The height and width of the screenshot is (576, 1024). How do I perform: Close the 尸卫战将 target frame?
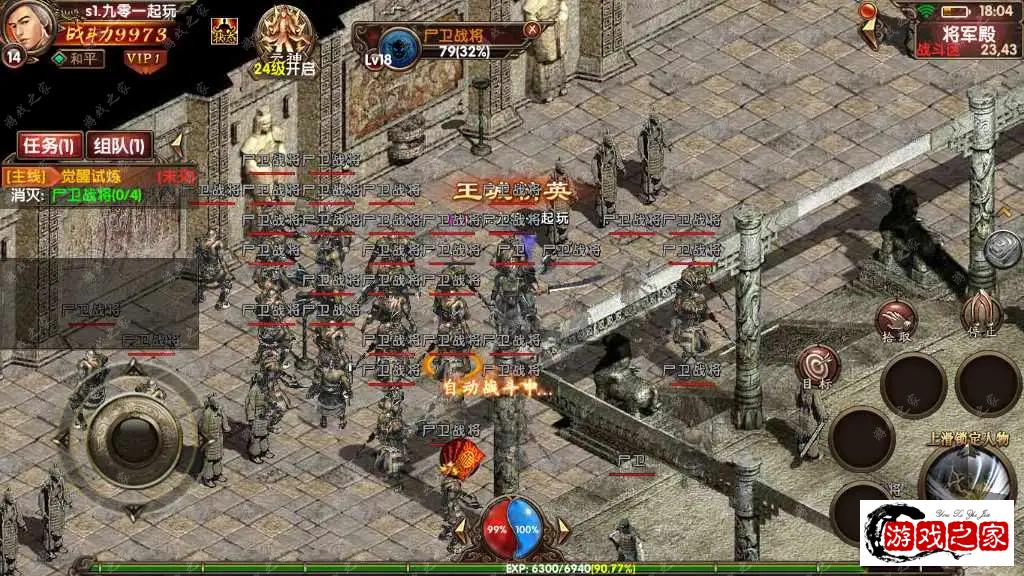pyautogui.click(x=532, y=29)
